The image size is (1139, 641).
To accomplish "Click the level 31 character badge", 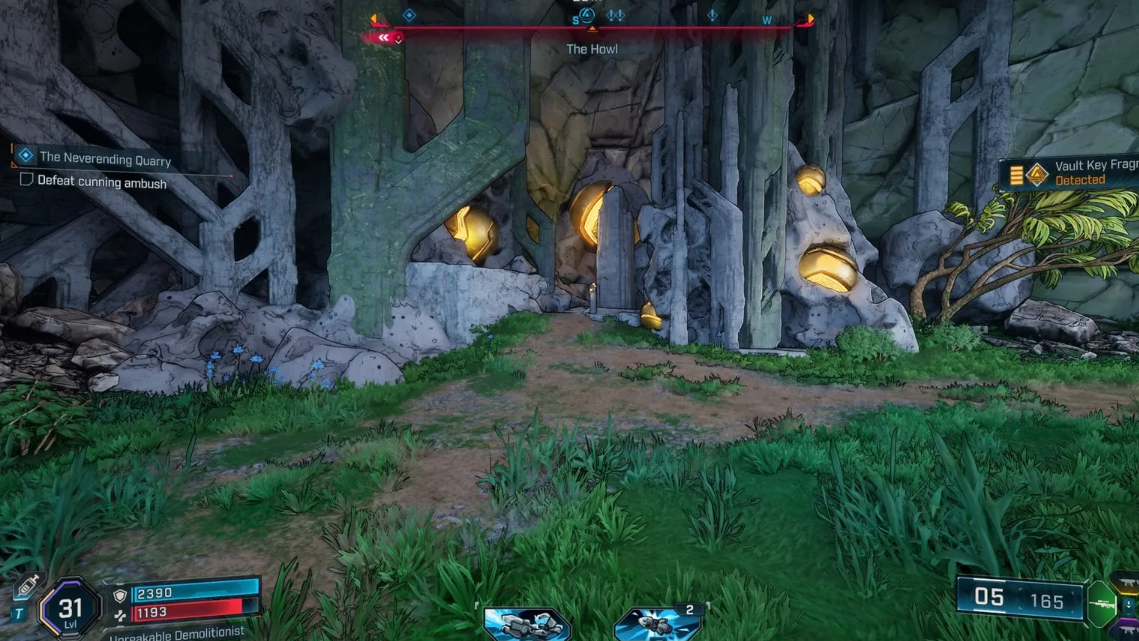I will [x=70, y=607].
